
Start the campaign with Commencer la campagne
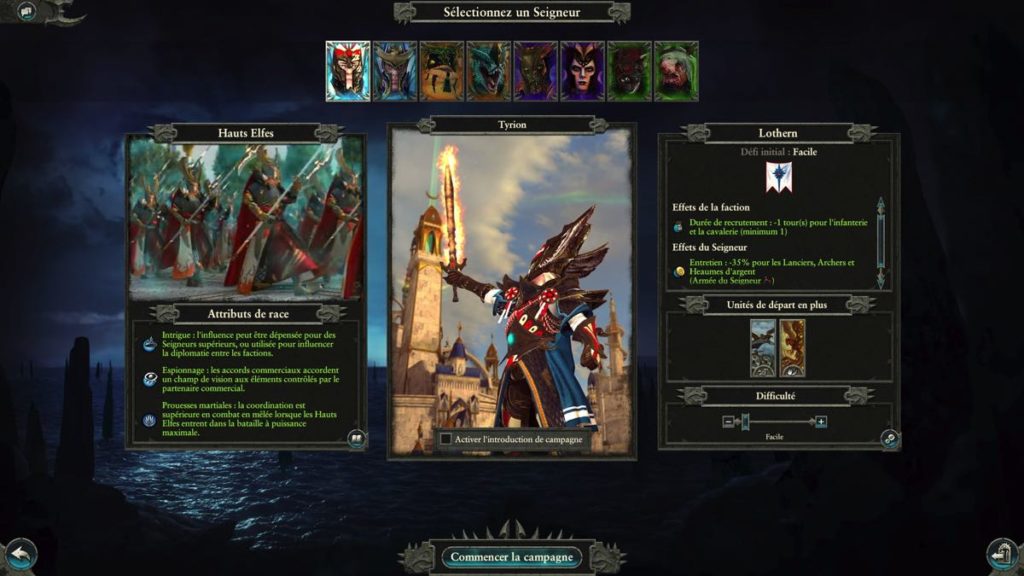click(x=511, y=557)
